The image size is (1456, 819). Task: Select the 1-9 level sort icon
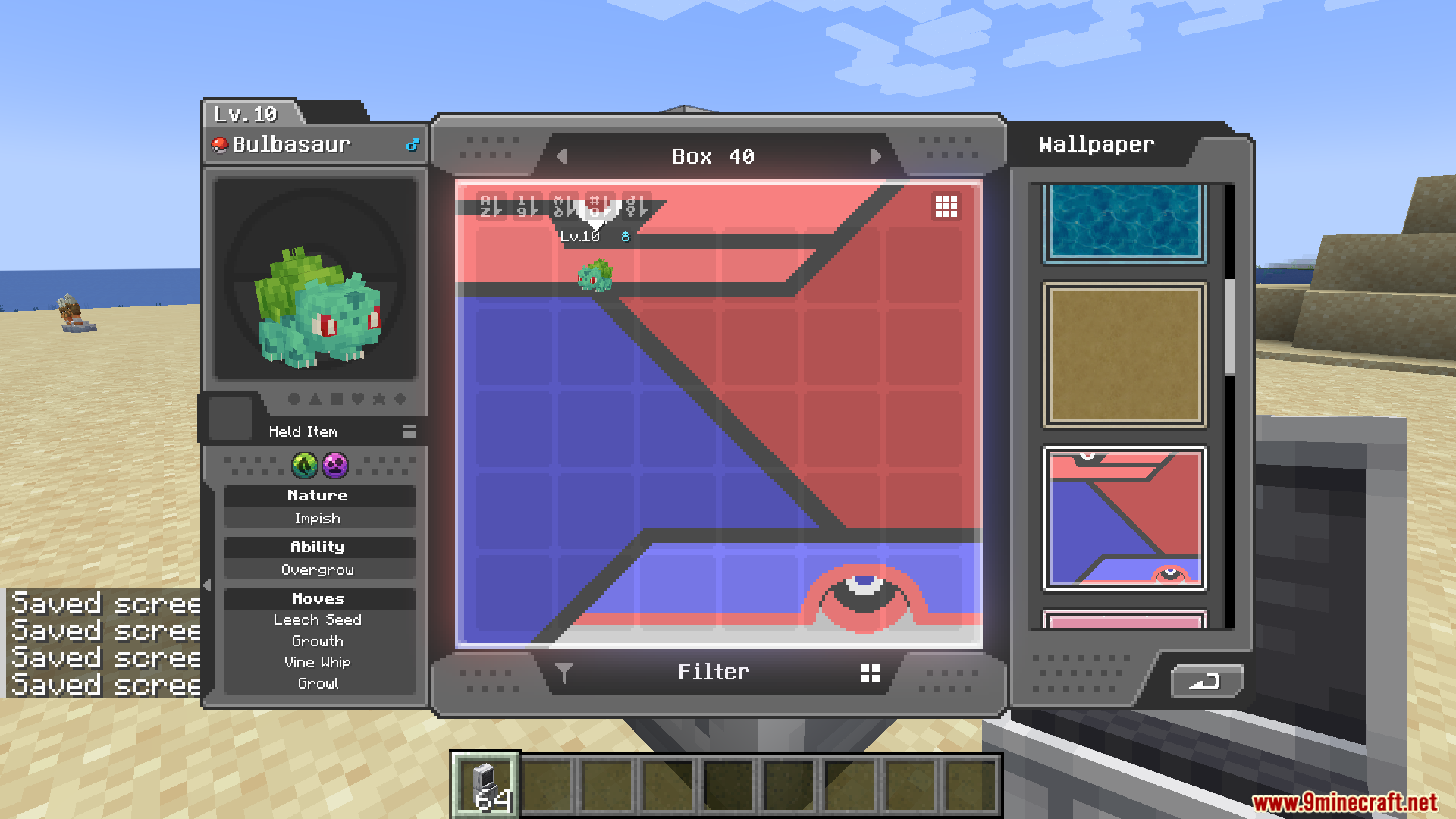pyautogui.click(x=526, y=205)
